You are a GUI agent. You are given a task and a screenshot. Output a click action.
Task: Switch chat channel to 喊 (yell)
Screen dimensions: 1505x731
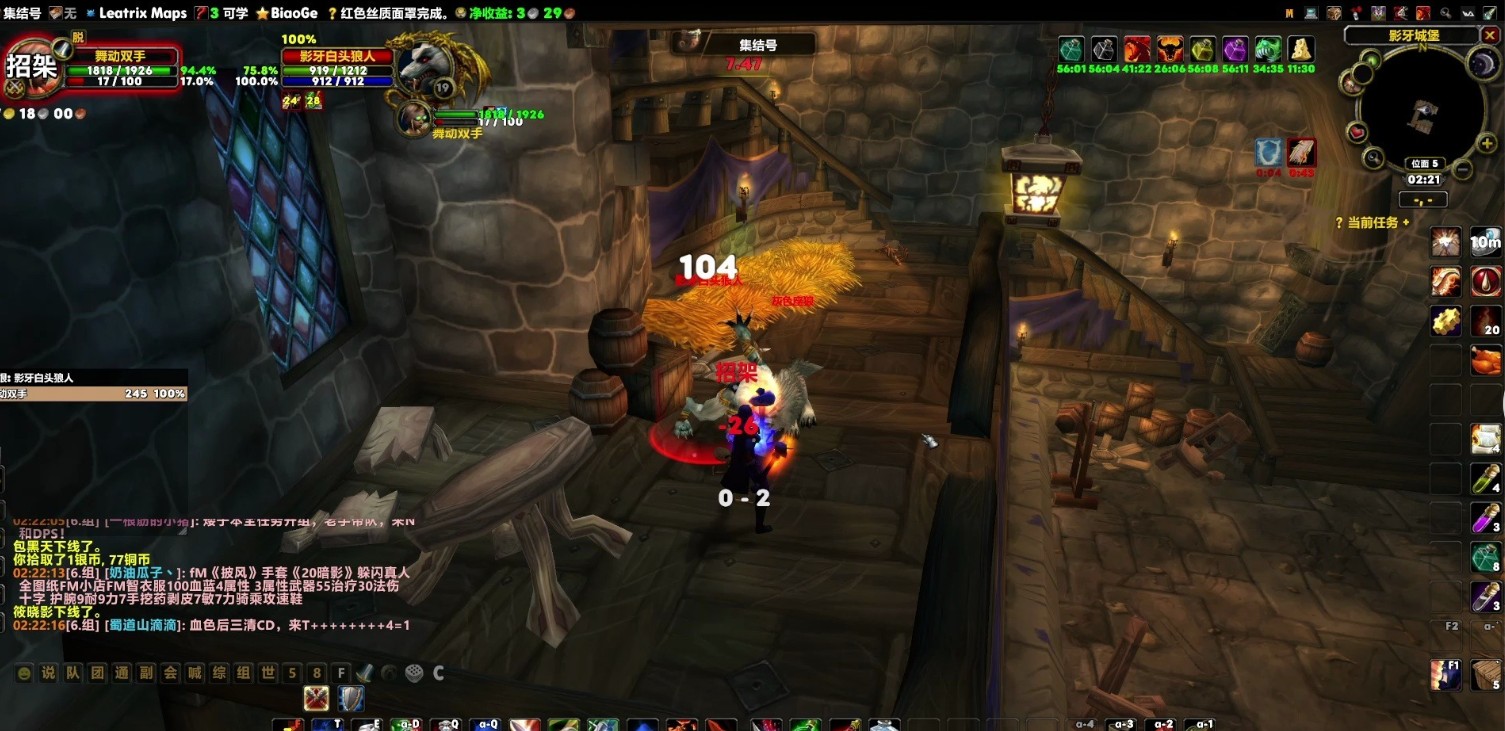[195, 673]
